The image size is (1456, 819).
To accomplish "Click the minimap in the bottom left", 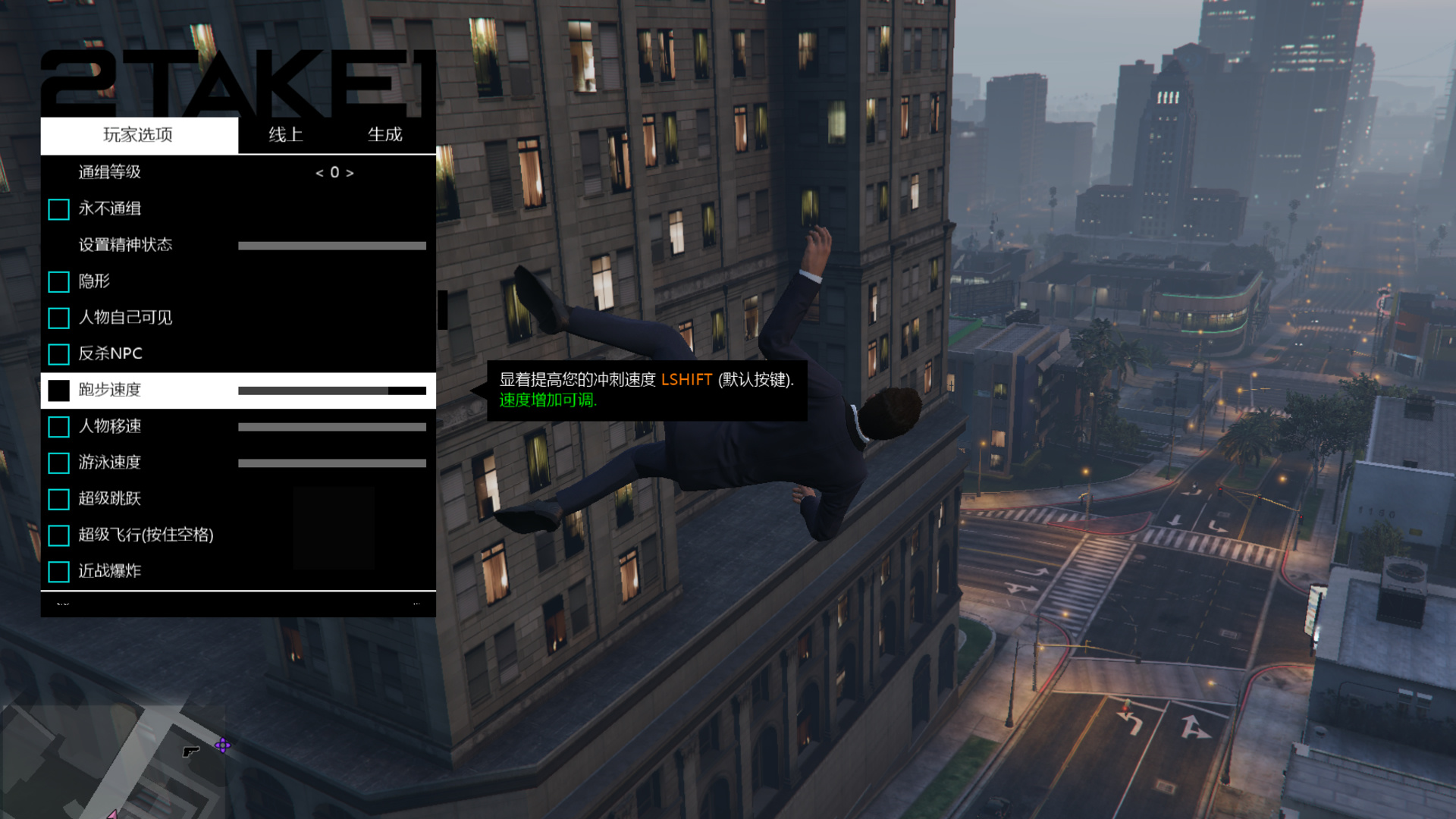I will [114, 766].
